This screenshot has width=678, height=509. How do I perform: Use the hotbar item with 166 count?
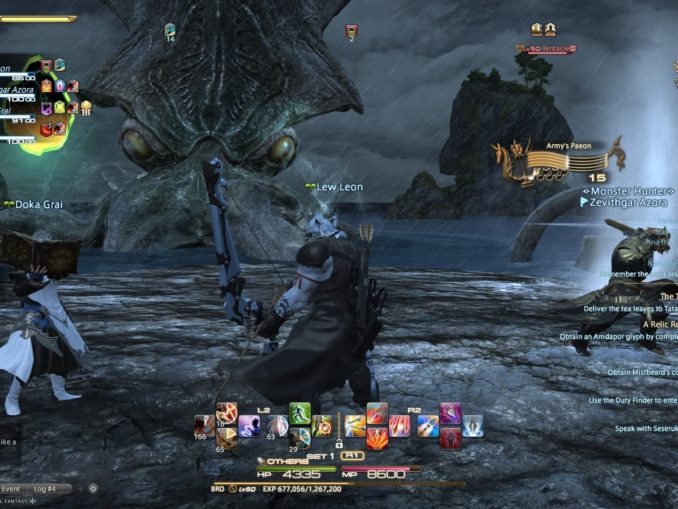coord(204,425)
